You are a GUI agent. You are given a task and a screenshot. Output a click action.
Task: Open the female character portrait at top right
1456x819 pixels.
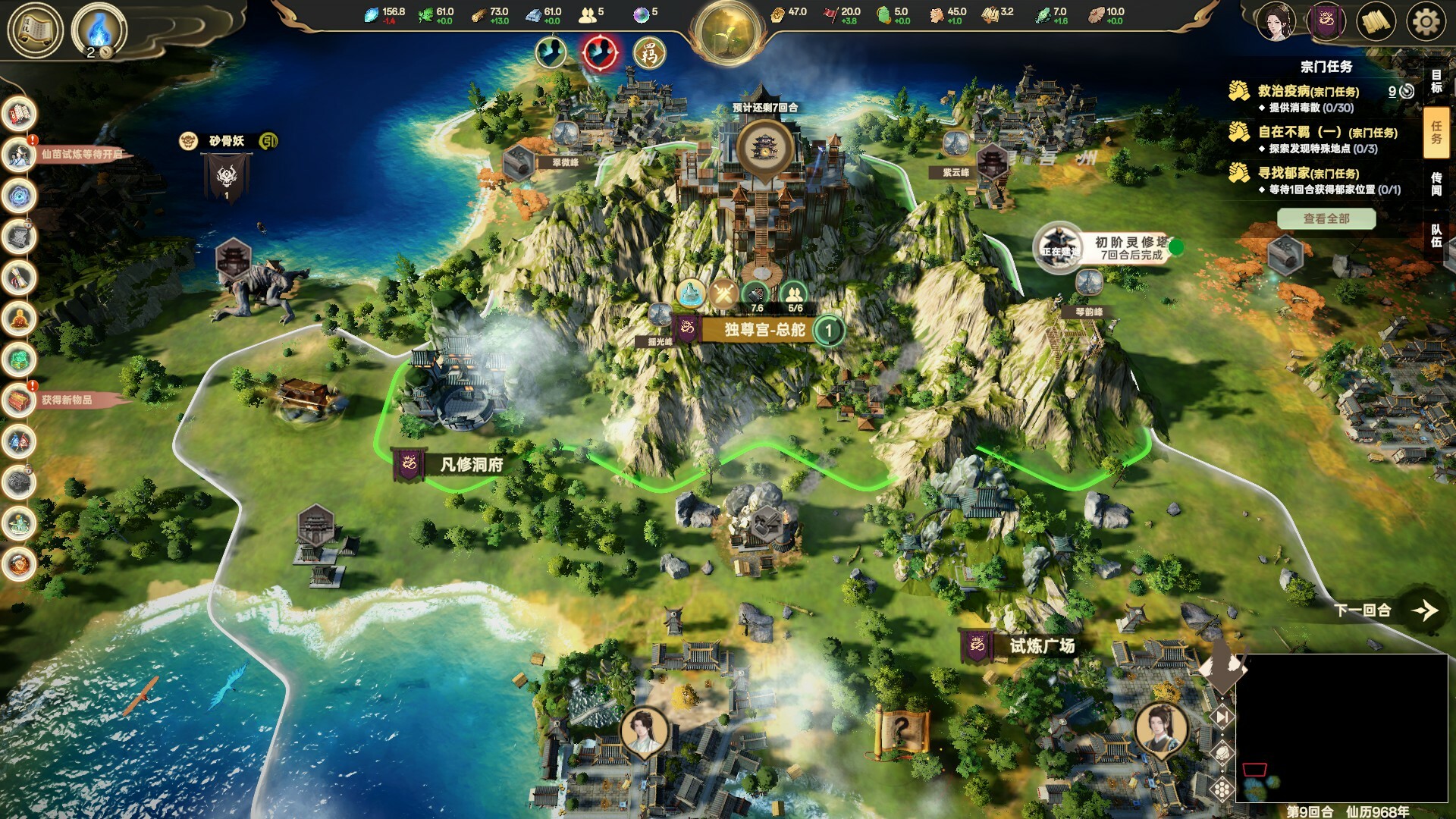pyautogui.click(x=1275, y=22)
